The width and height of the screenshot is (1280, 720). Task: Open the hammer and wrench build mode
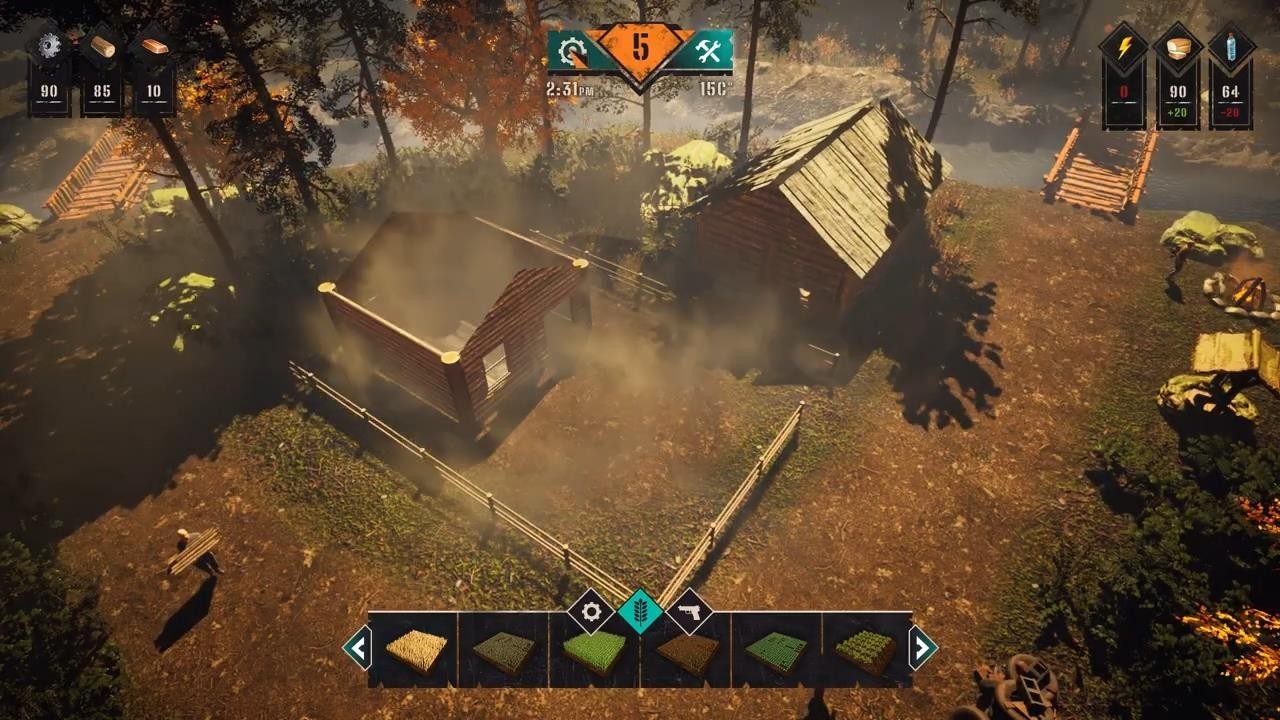click(708, 51)
